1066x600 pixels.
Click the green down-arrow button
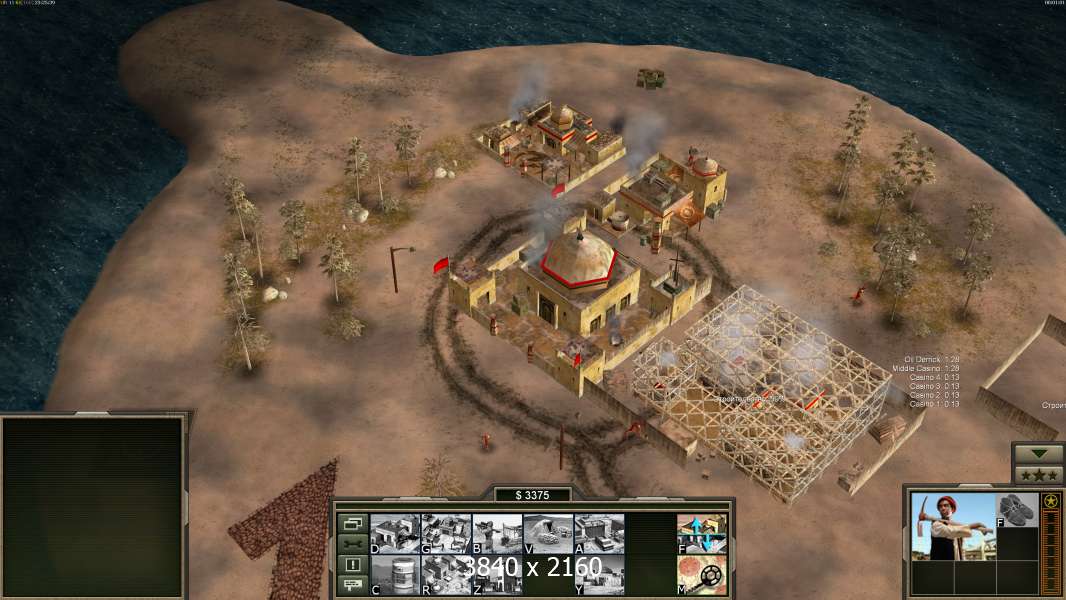[1038, 454]
